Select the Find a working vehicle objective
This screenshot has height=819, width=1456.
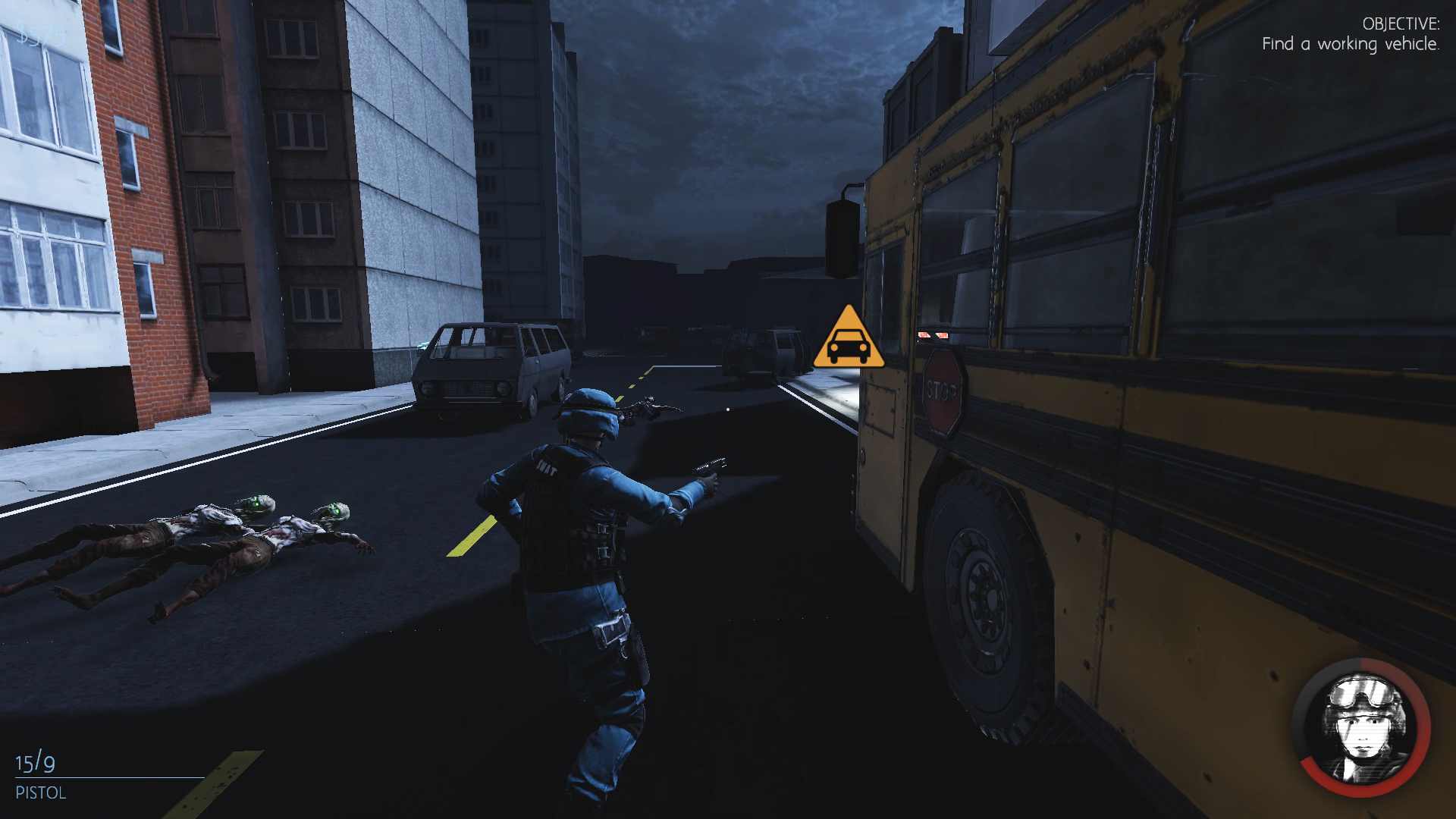coord(1351,44)
